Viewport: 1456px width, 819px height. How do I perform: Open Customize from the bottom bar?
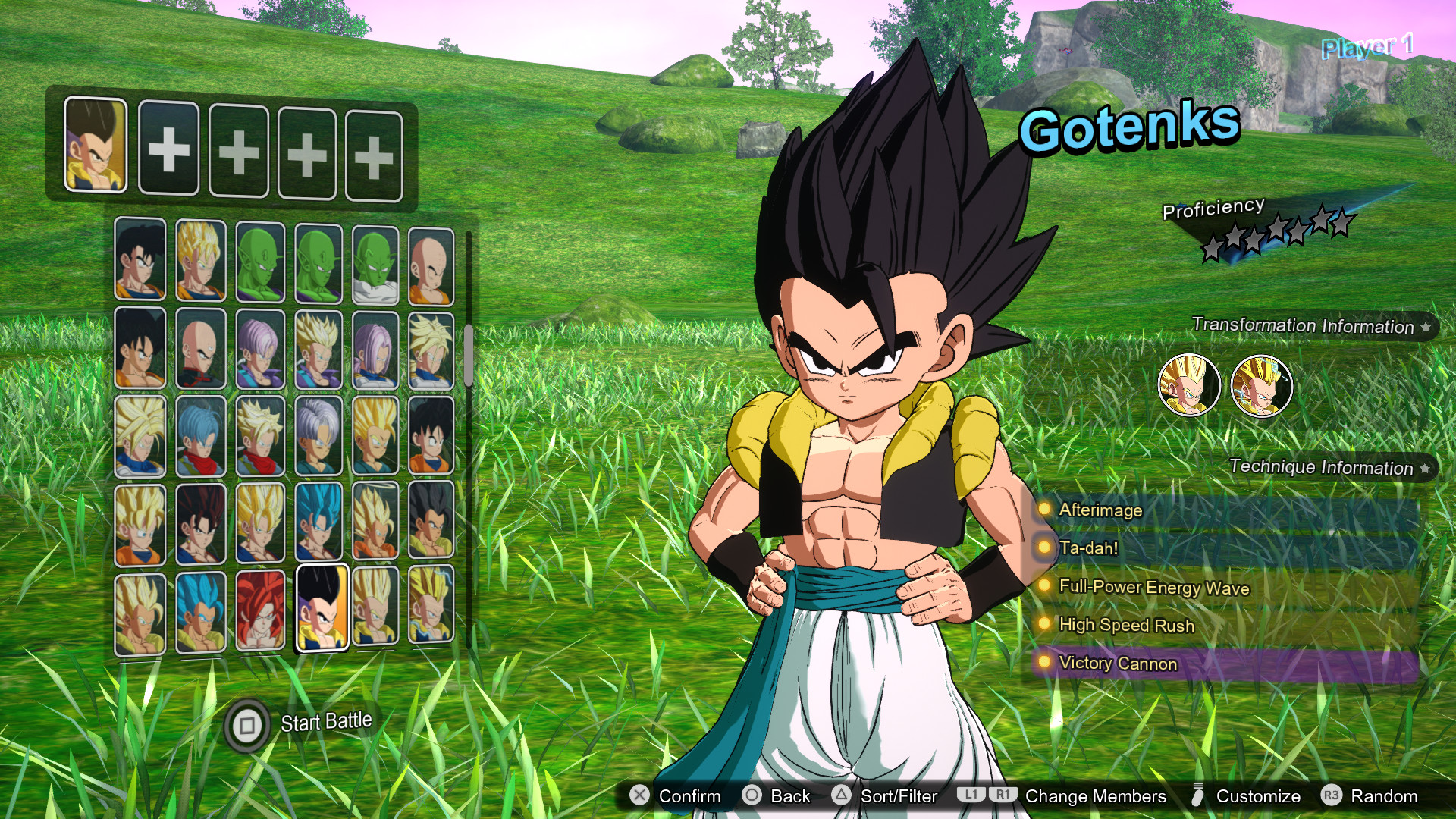[1257, 796]
